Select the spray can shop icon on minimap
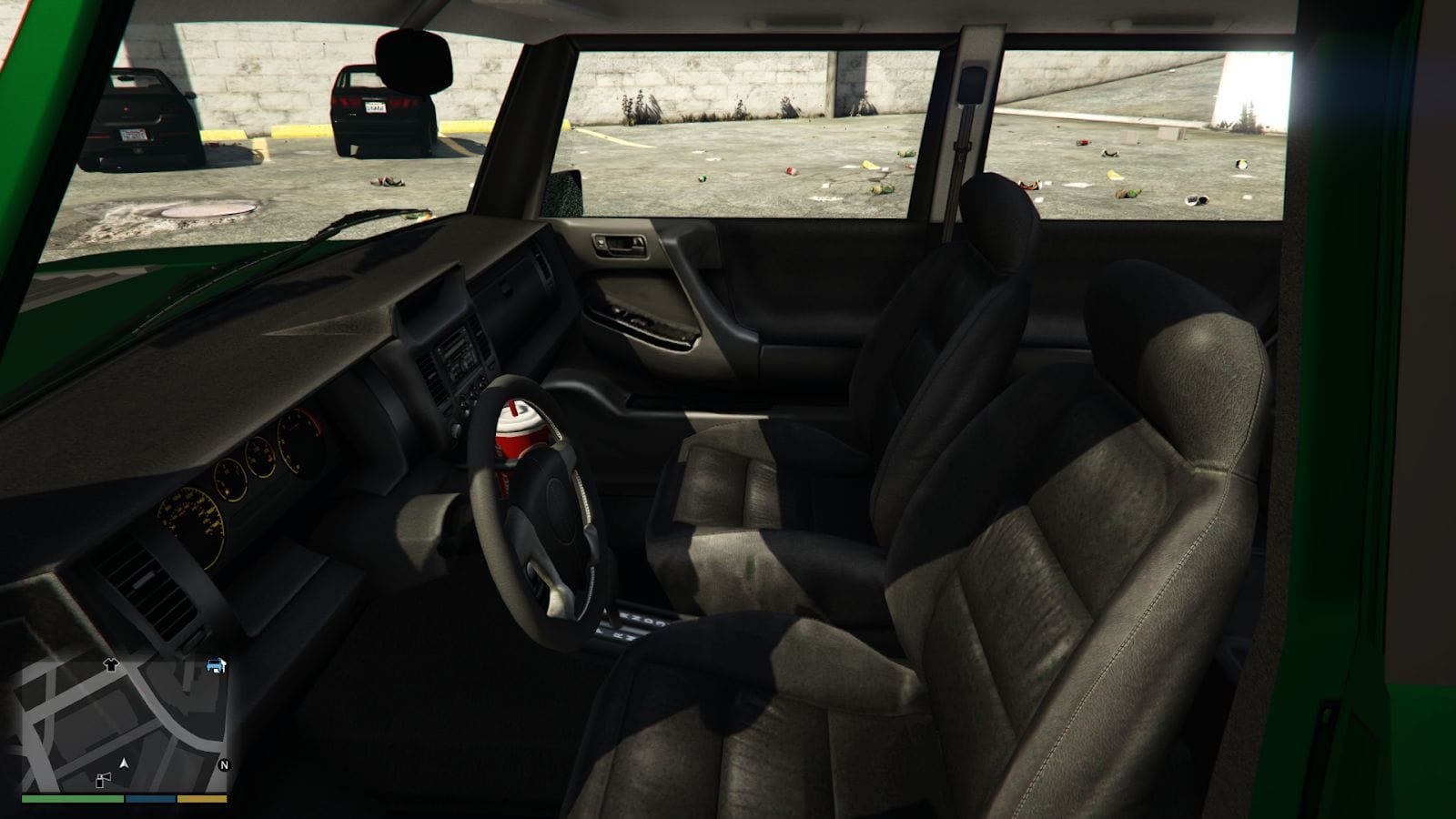This screenshot has width=1456, height=819. pos(102,780)
